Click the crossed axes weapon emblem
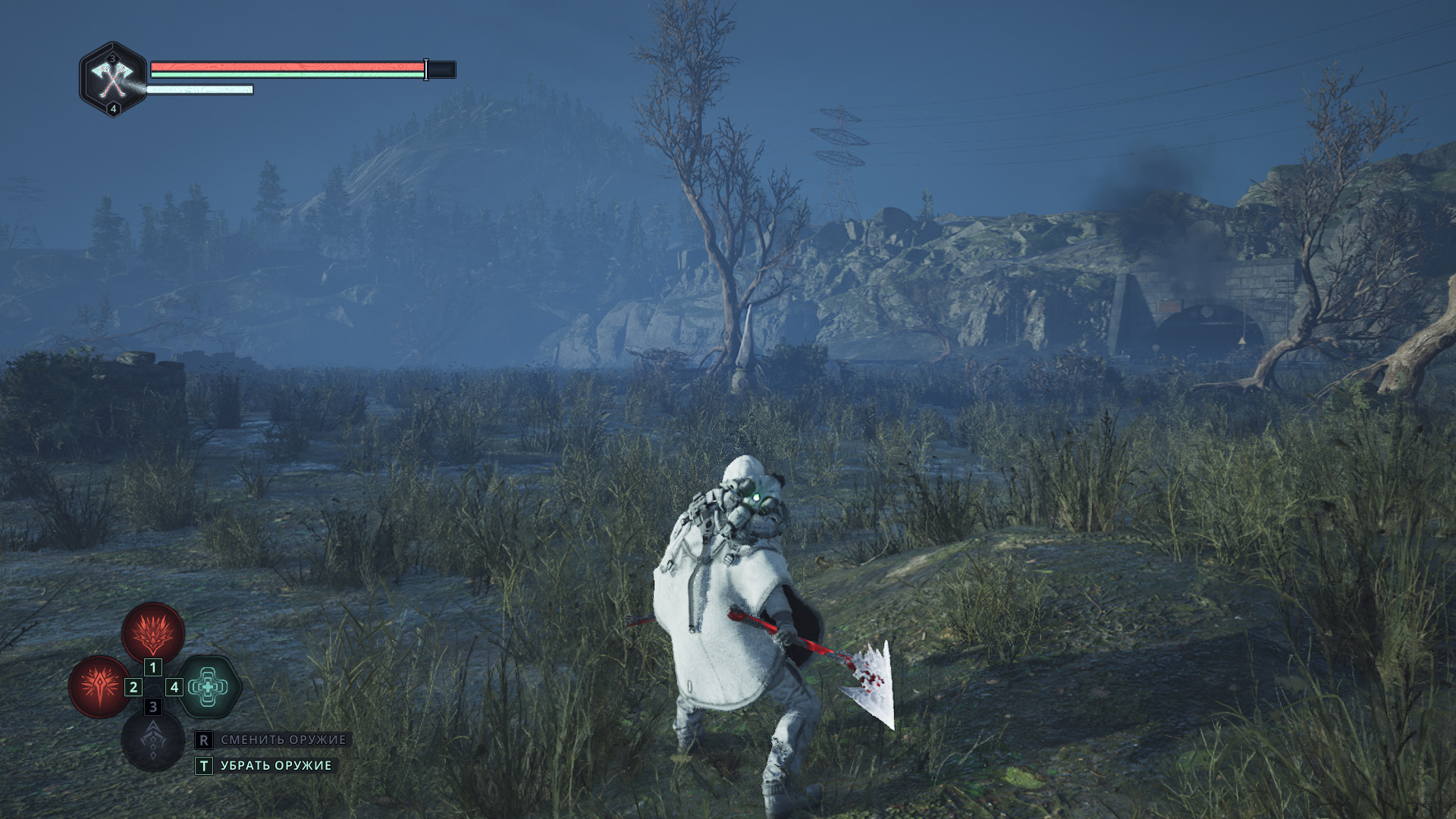Image resolution: width=1456 pixels, height=819 pixels. (113, 79)
